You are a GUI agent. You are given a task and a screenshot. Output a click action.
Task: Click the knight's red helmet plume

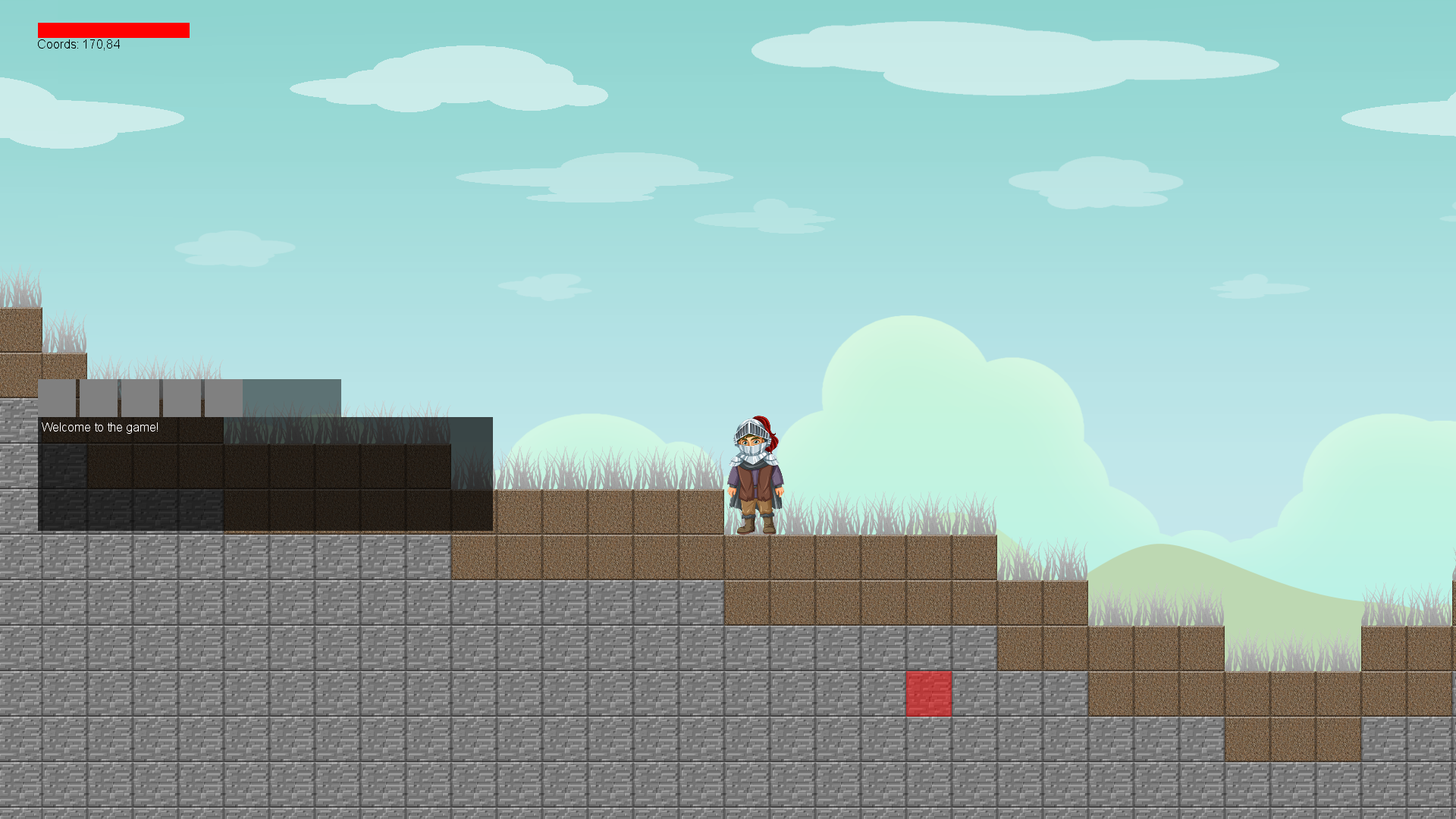768,428
